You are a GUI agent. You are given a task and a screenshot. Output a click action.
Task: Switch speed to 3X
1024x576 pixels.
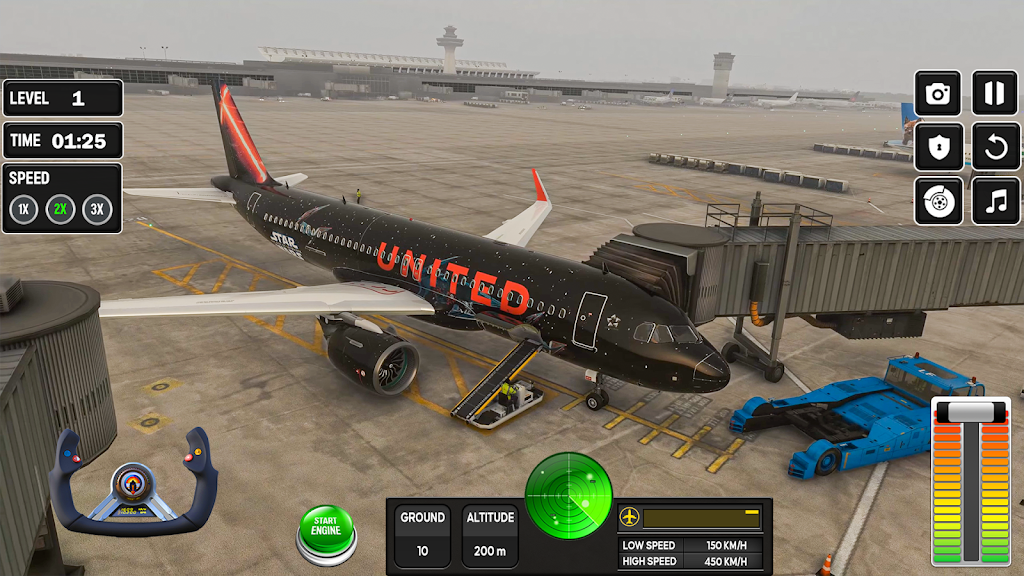[97, 210]
